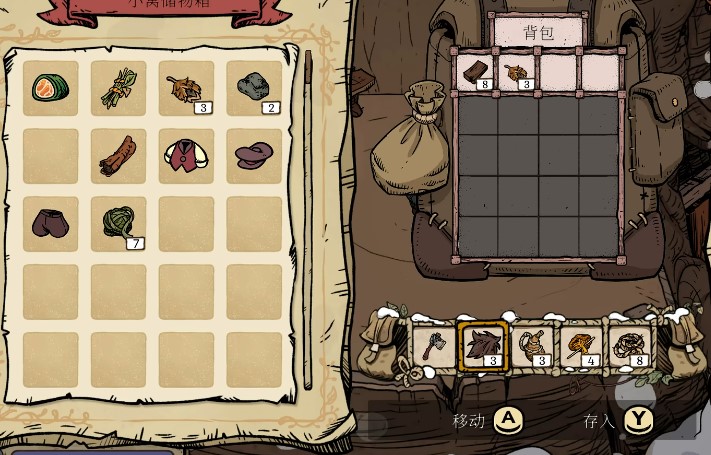Select the brown fur scarf item

coord(118,155)
